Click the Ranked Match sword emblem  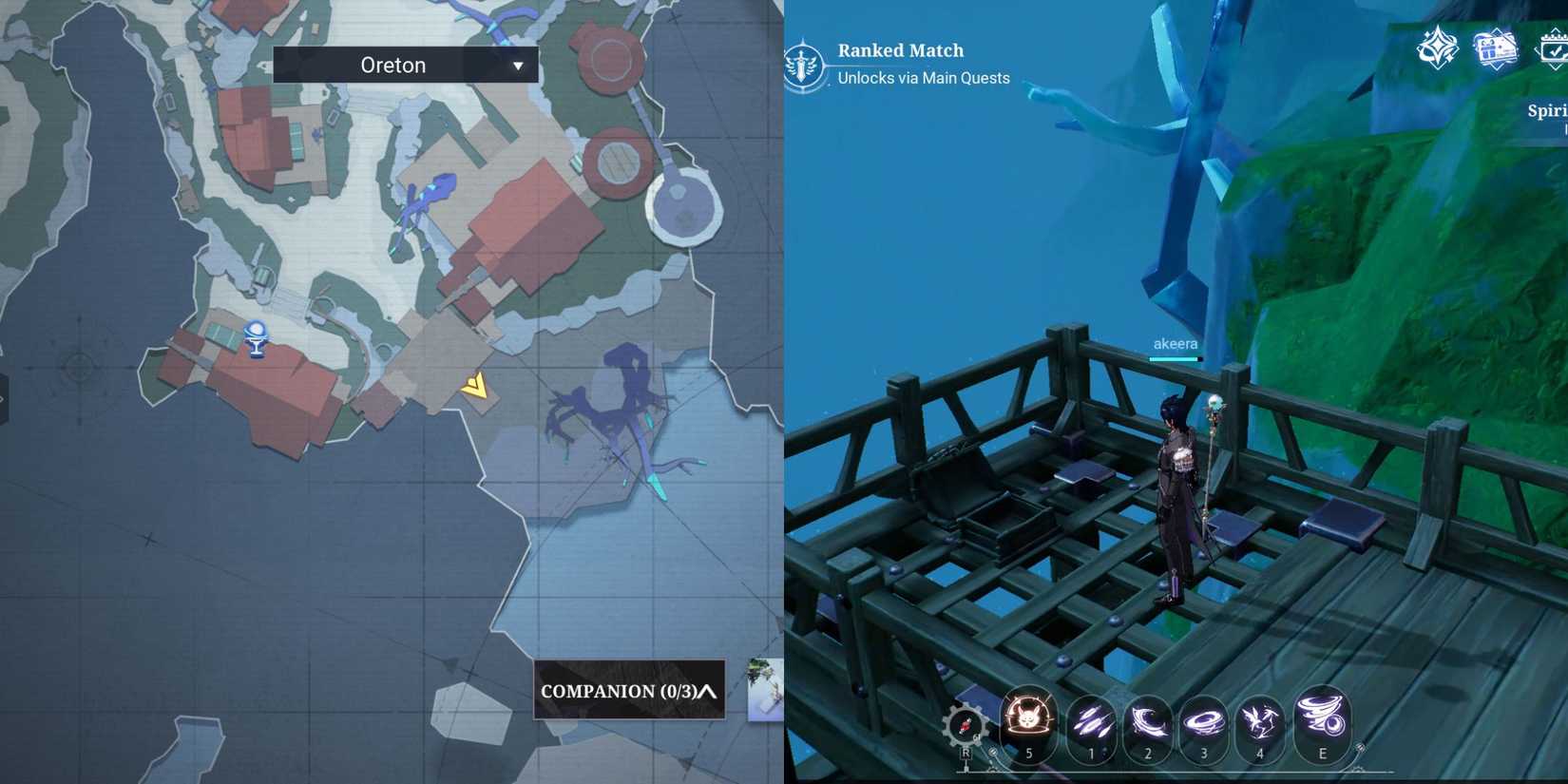[805, 63]
